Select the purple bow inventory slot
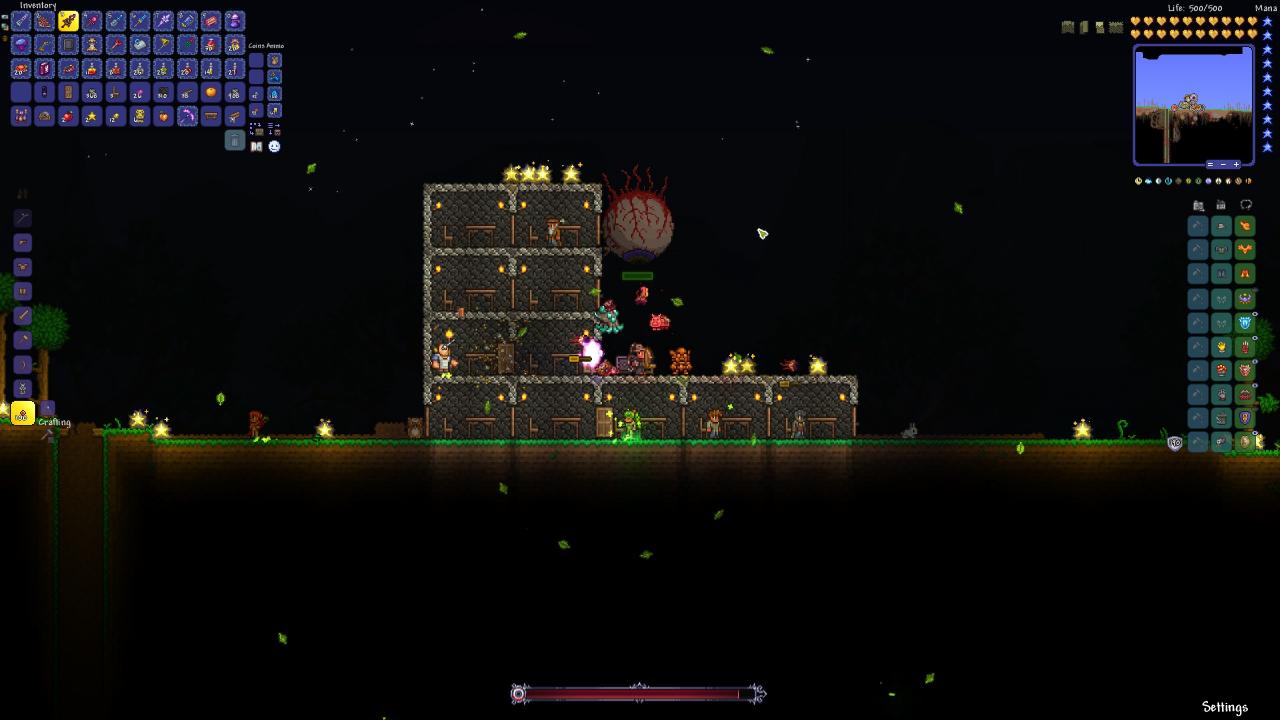 [x=187, y=117]
